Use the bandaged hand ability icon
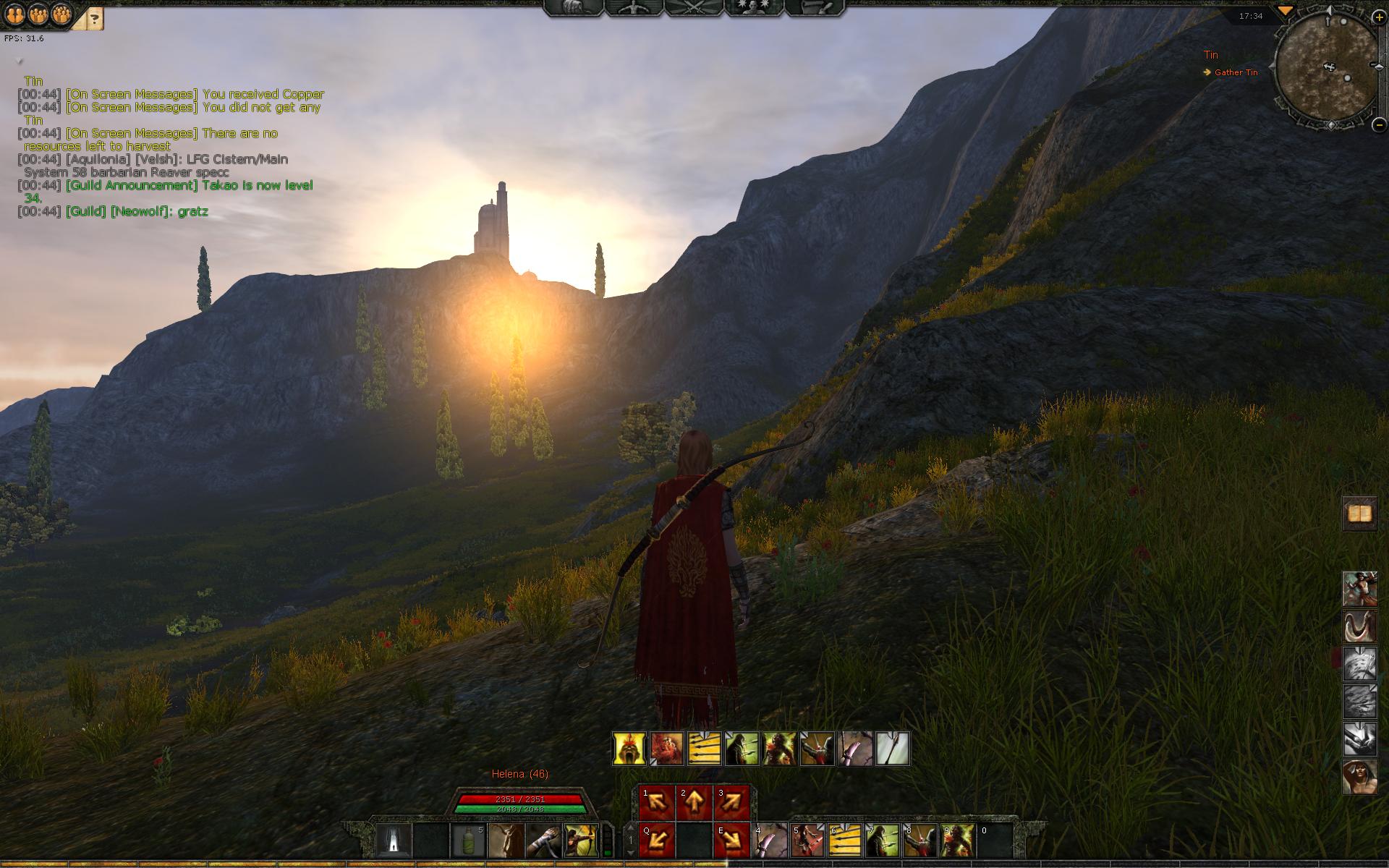The height and width of the screenshot is (868, 1389). point(543,841)
